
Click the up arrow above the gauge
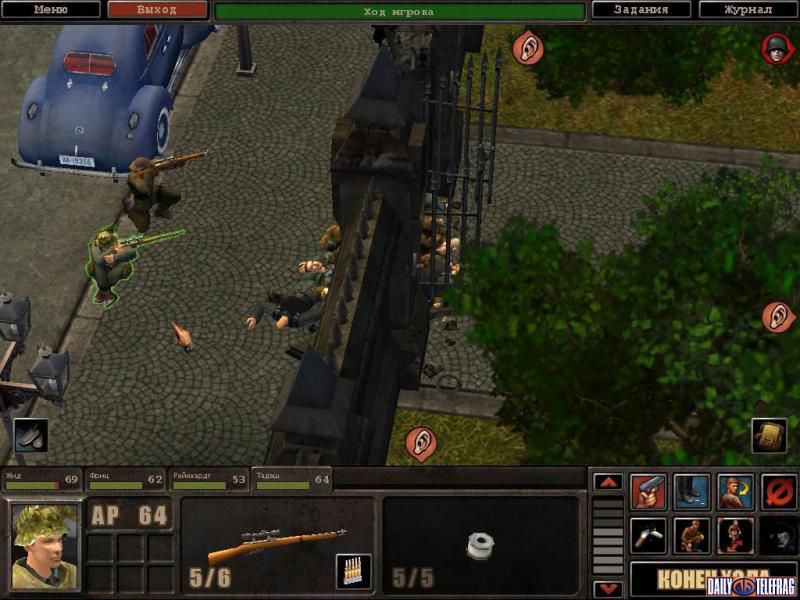point(608,481)
